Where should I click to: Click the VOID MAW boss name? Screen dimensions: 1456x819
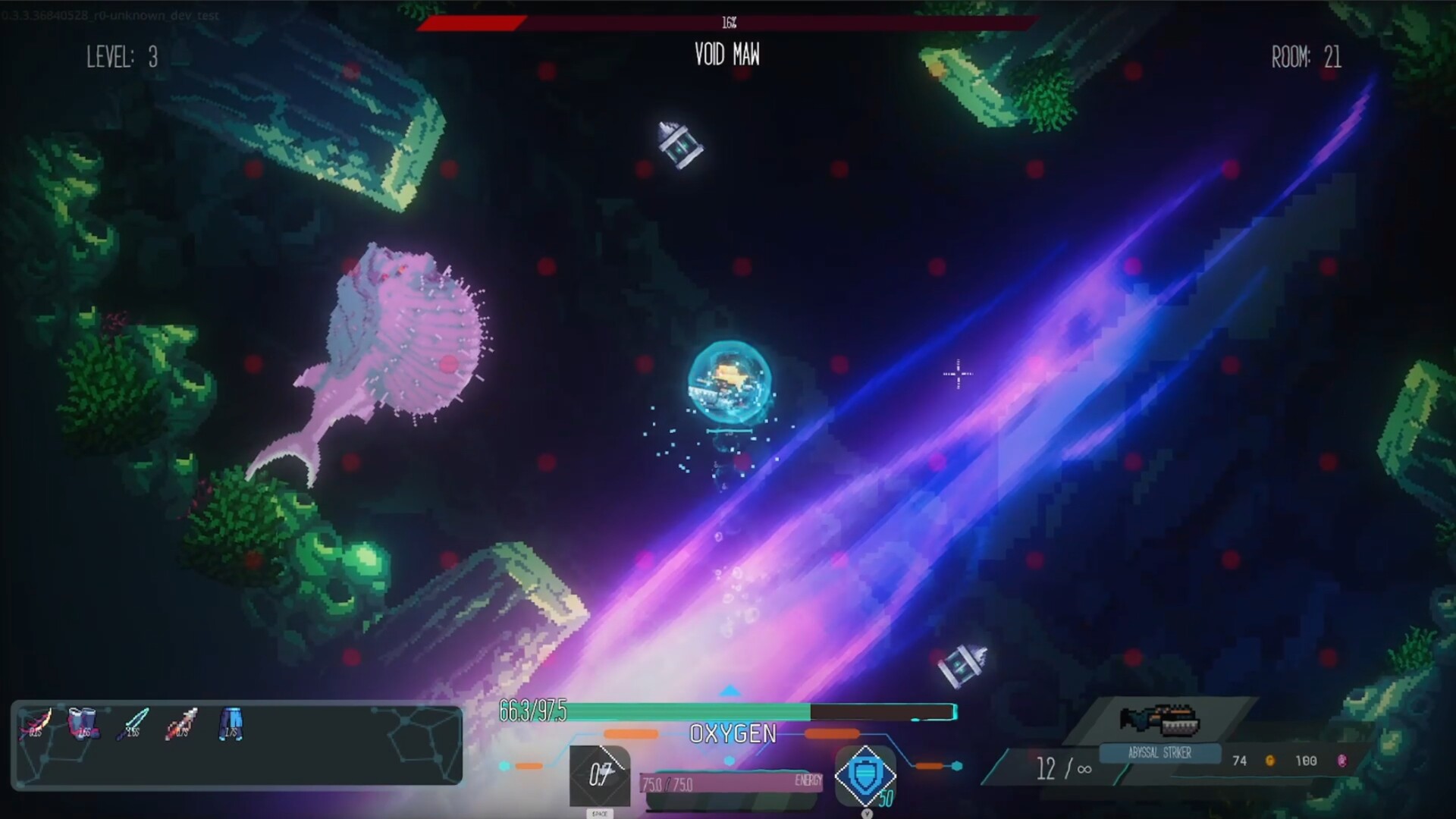pyautogui.click(x=726, y=55)
